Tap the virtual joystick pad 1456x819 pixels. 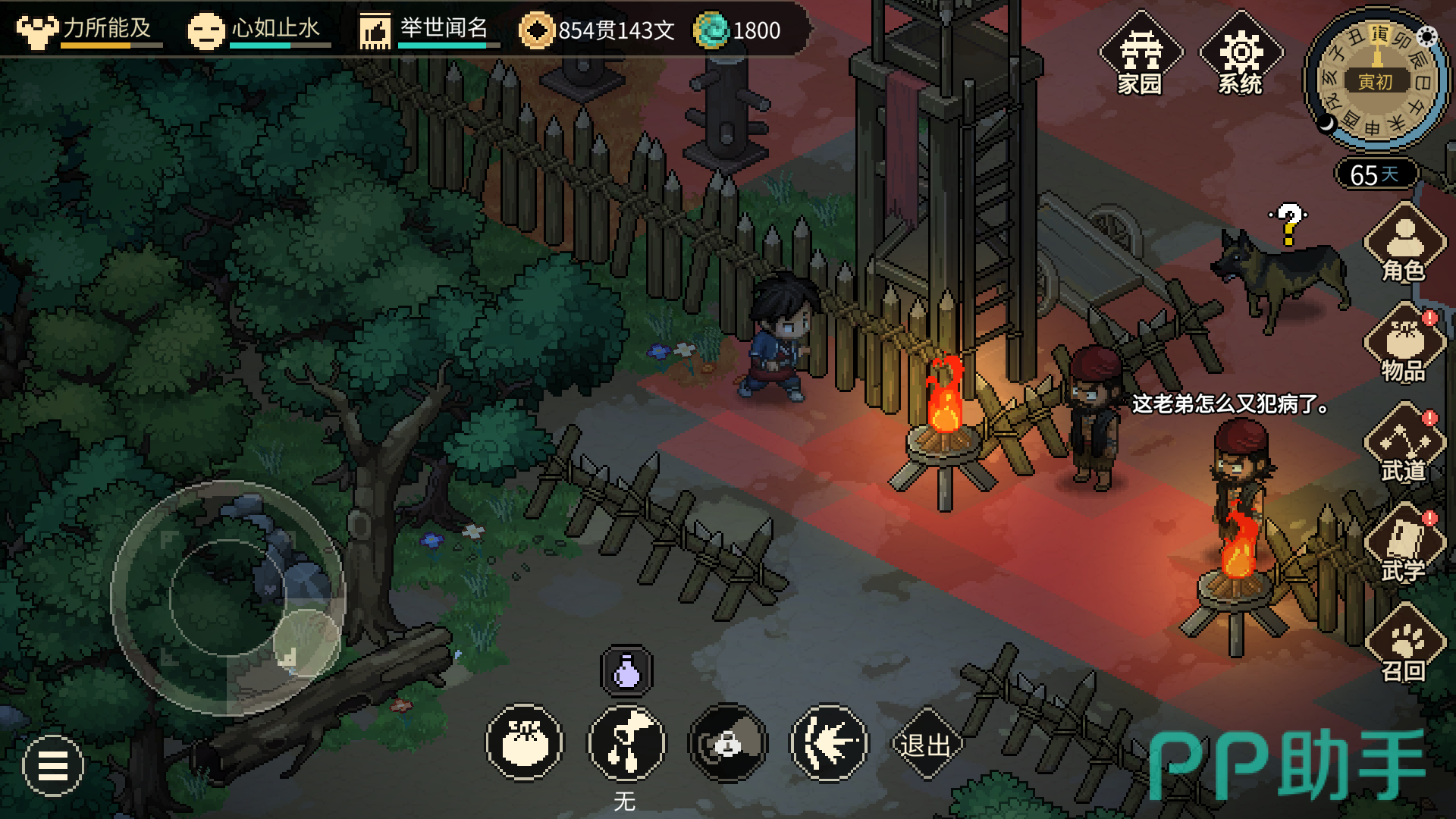[227, 598]
